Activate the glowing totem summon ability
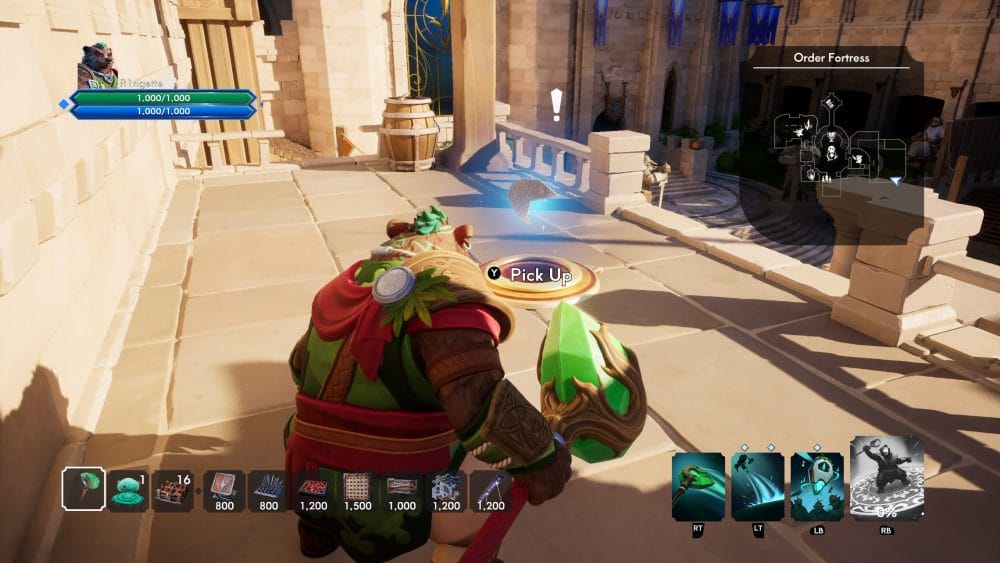The image size is (1000, 563). (817, 486)
